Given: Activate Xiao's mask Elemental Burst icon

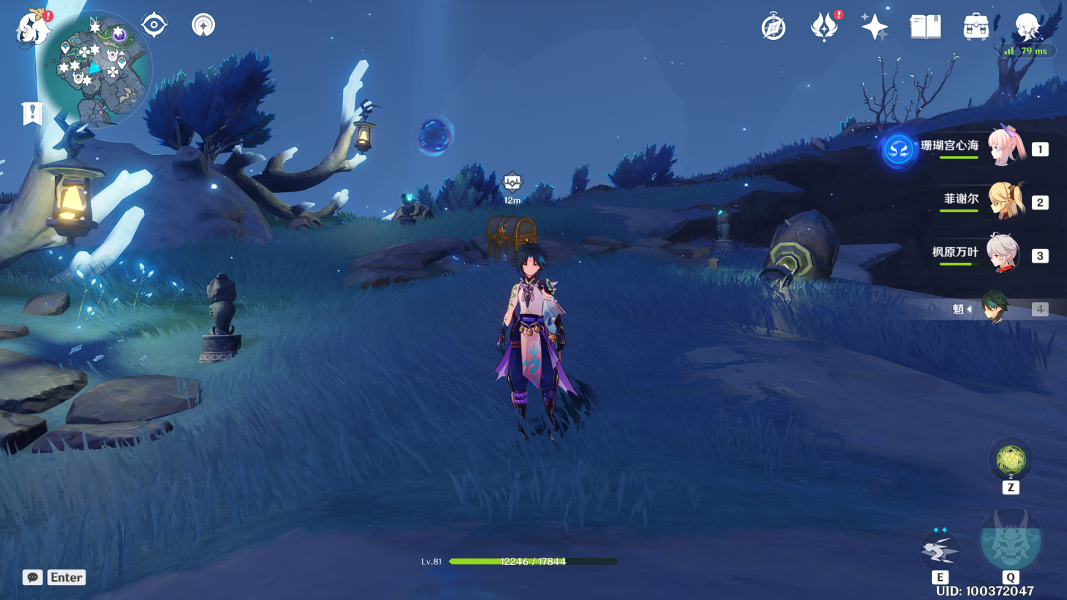Looking at the screenshot, I should tap(1010, 540).
